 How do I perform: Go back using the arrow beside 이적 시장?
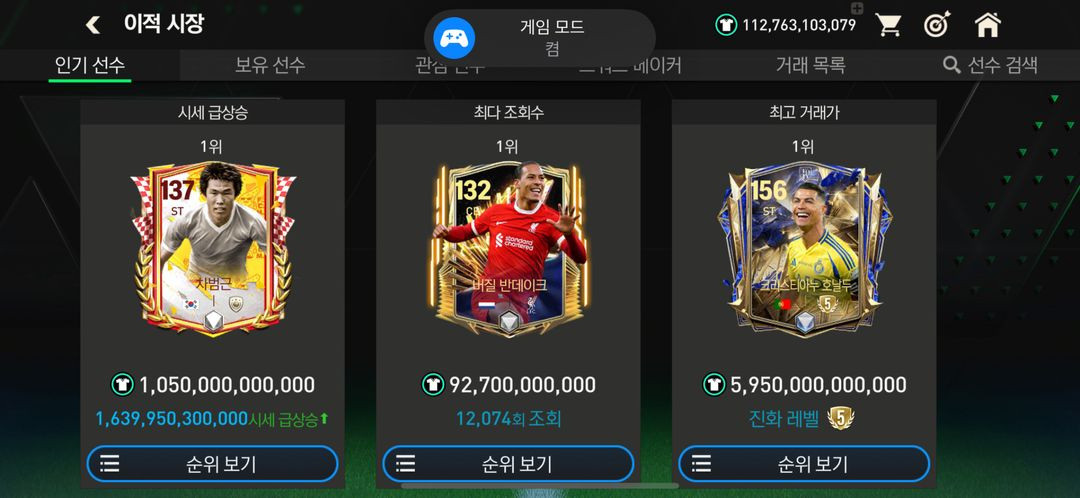point(93,25)
